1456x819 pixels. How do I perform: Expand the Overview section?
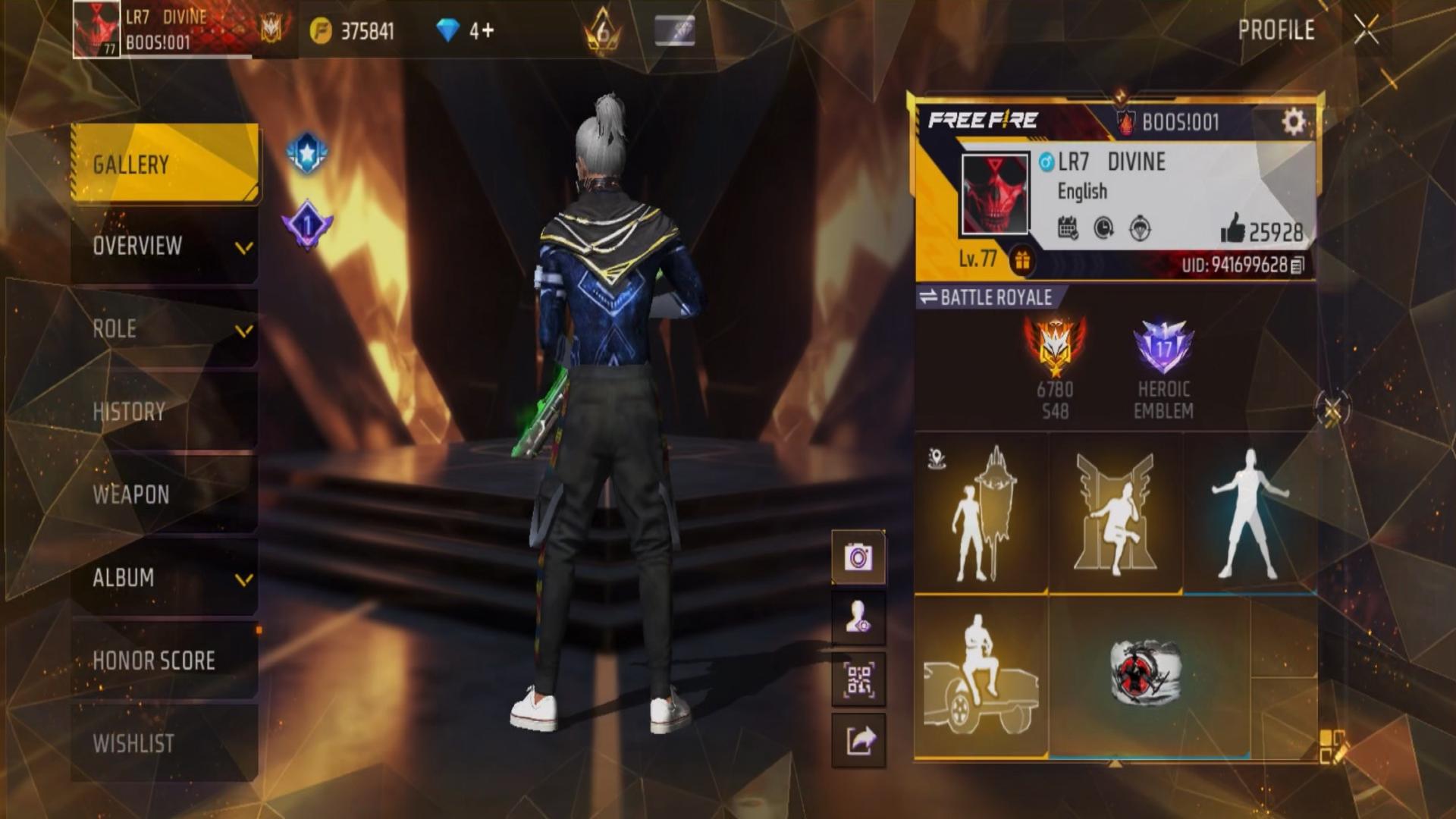coord(165,246)
